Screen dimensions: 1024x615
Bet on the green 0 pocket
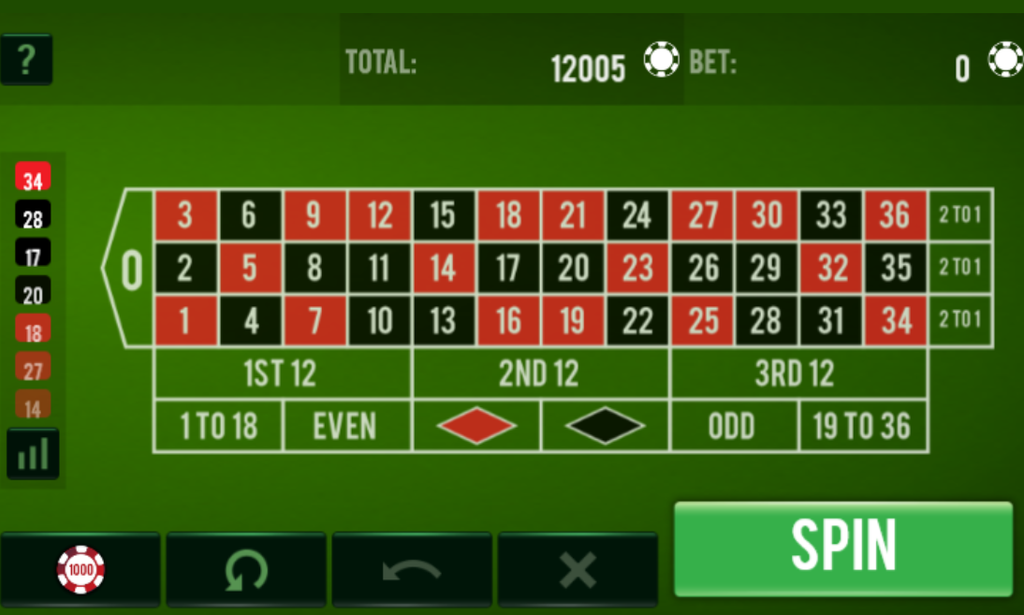(x=131, y=269)
